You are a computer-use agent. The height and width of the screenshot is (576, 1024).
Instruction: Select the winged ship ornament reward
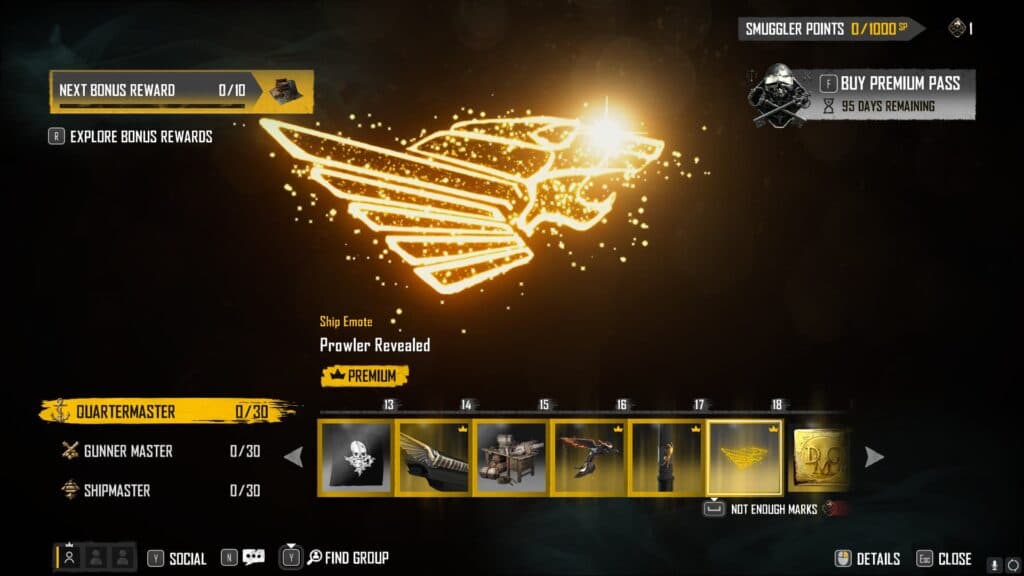(x=433, y=457)
